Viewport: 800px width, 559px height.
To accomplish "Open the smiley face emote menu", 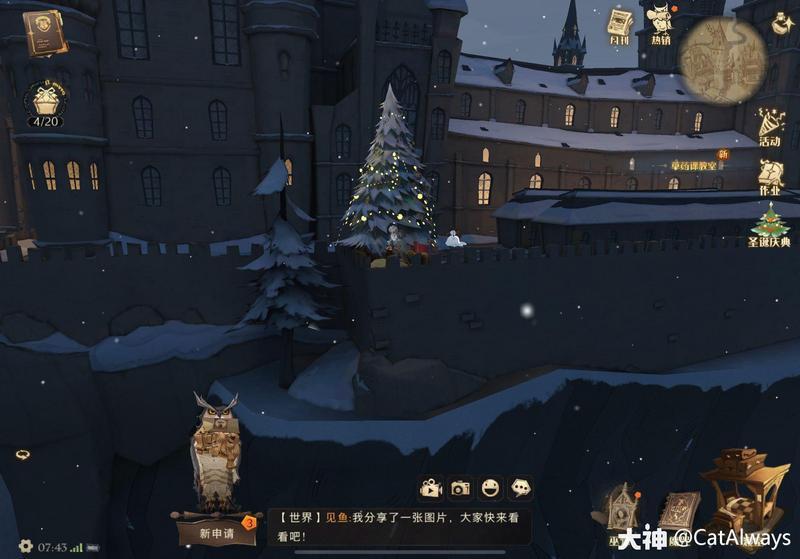I will click(490, 488).
